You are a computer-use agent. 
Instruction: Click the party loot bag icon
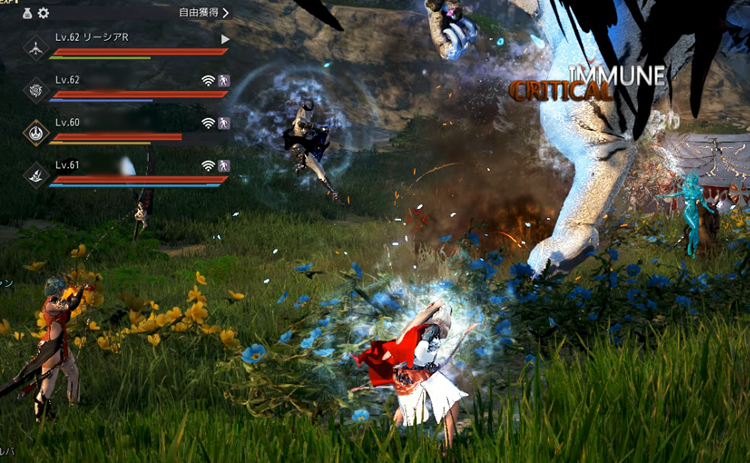[x=26, y=13]
